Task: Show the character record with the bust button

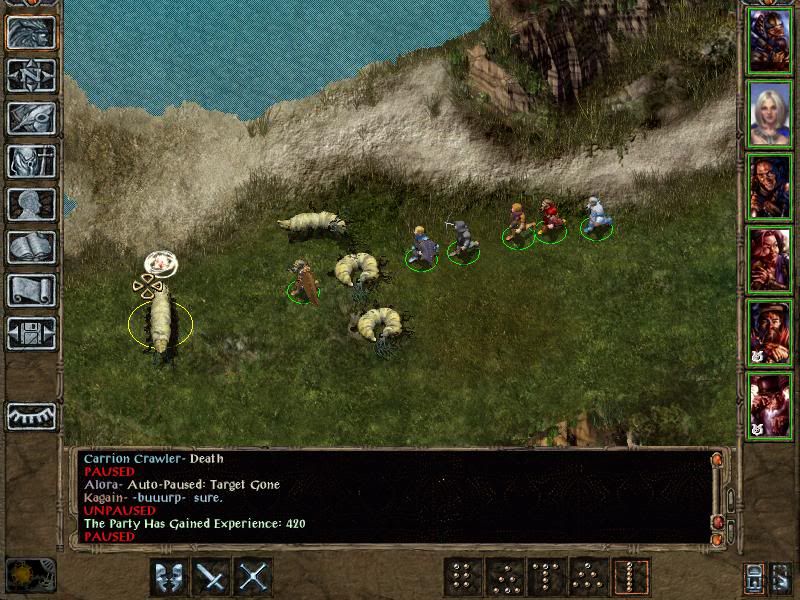Action: pyautogui.click(x=31, y=204)
